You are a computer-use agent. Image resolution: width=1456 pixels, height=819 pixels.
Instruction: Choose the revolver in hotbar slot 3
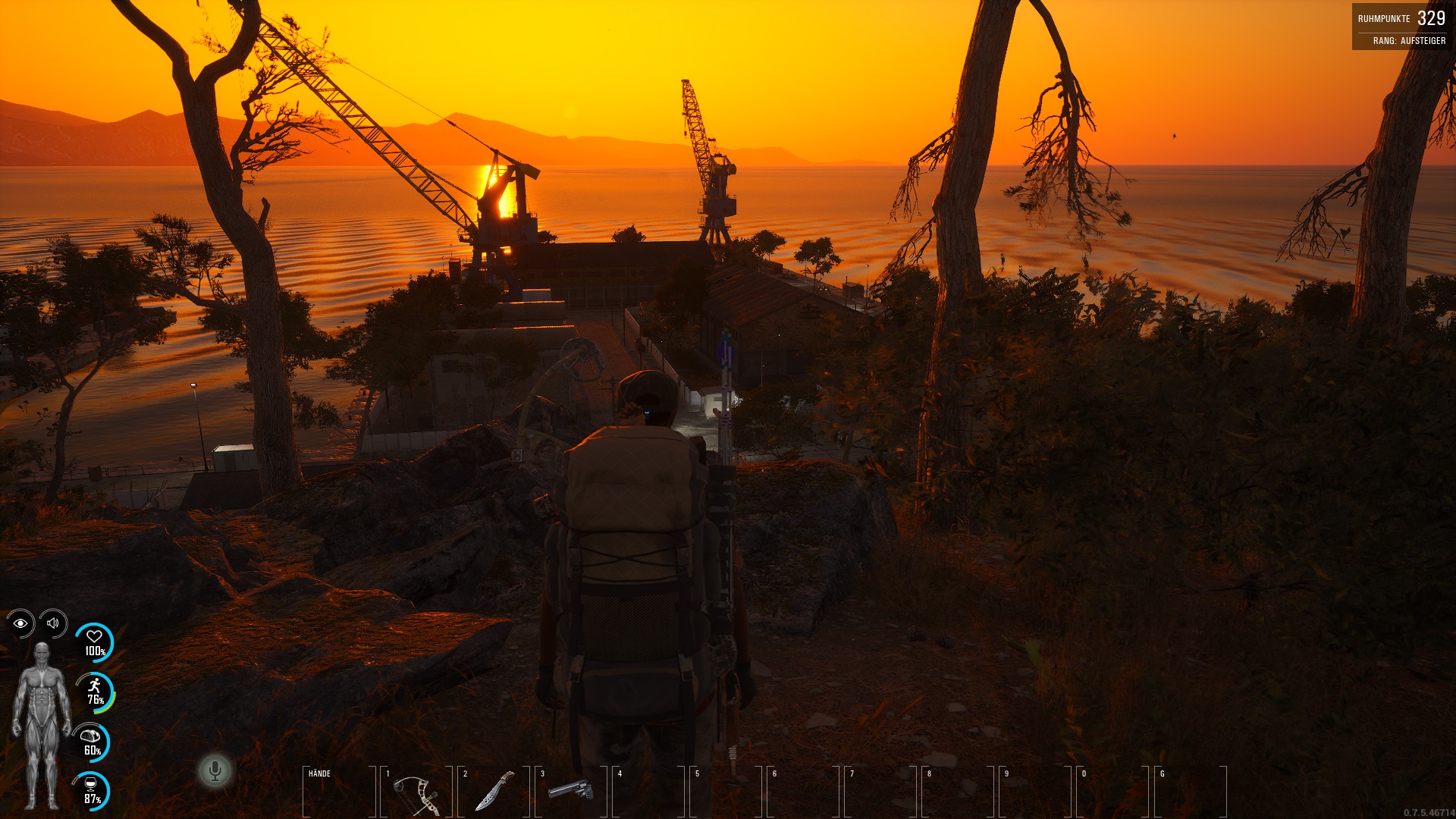(x=570, y=791)
